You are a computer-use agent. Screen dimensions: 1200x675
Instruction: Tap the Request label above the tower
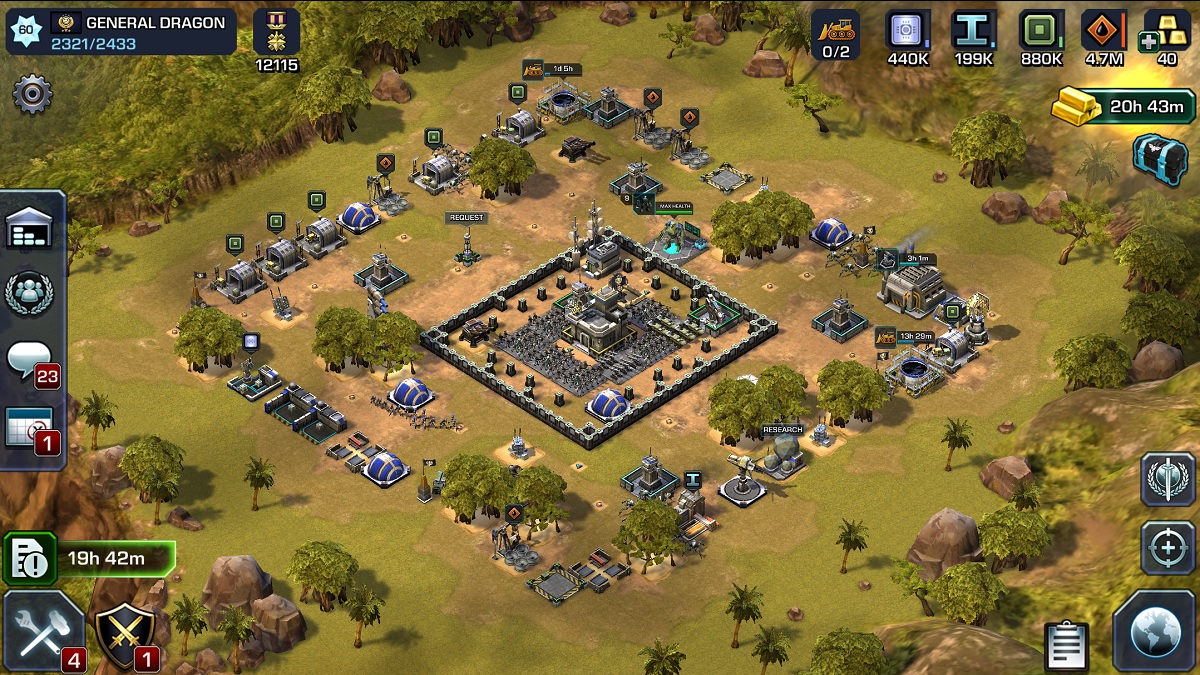(x=467, y=218)
